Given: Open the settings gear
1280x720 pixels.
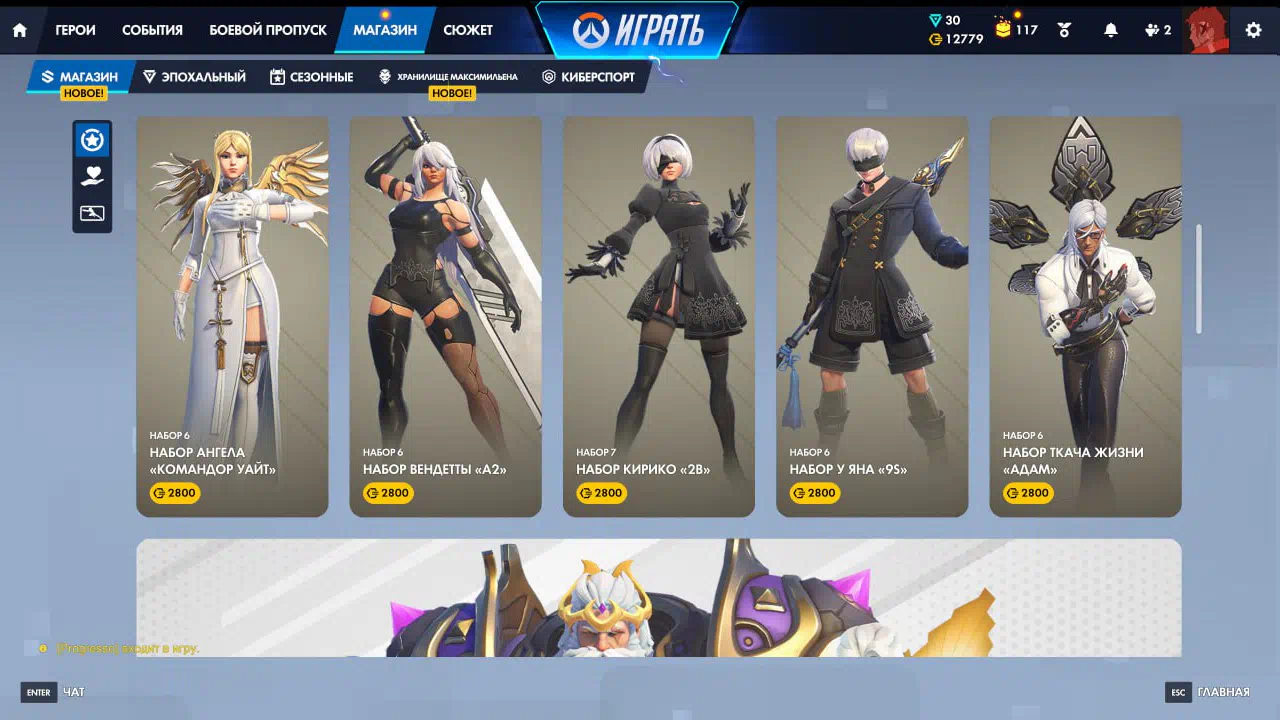Looking at the screenshot, I should pyautogui.click(x=1253, y=30).
